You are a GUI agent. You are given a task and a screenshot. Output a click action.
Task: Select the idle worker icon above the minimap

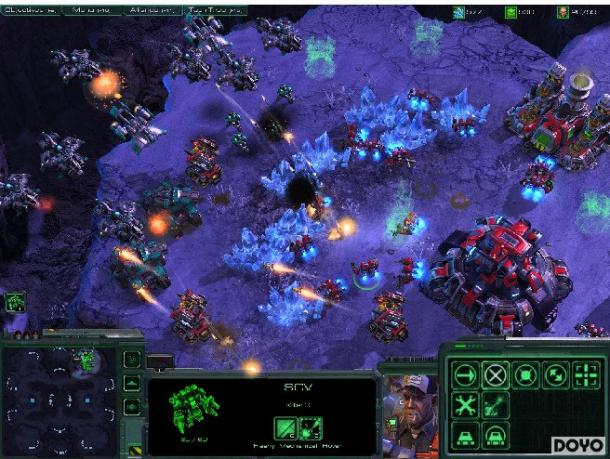click(15, 300)
